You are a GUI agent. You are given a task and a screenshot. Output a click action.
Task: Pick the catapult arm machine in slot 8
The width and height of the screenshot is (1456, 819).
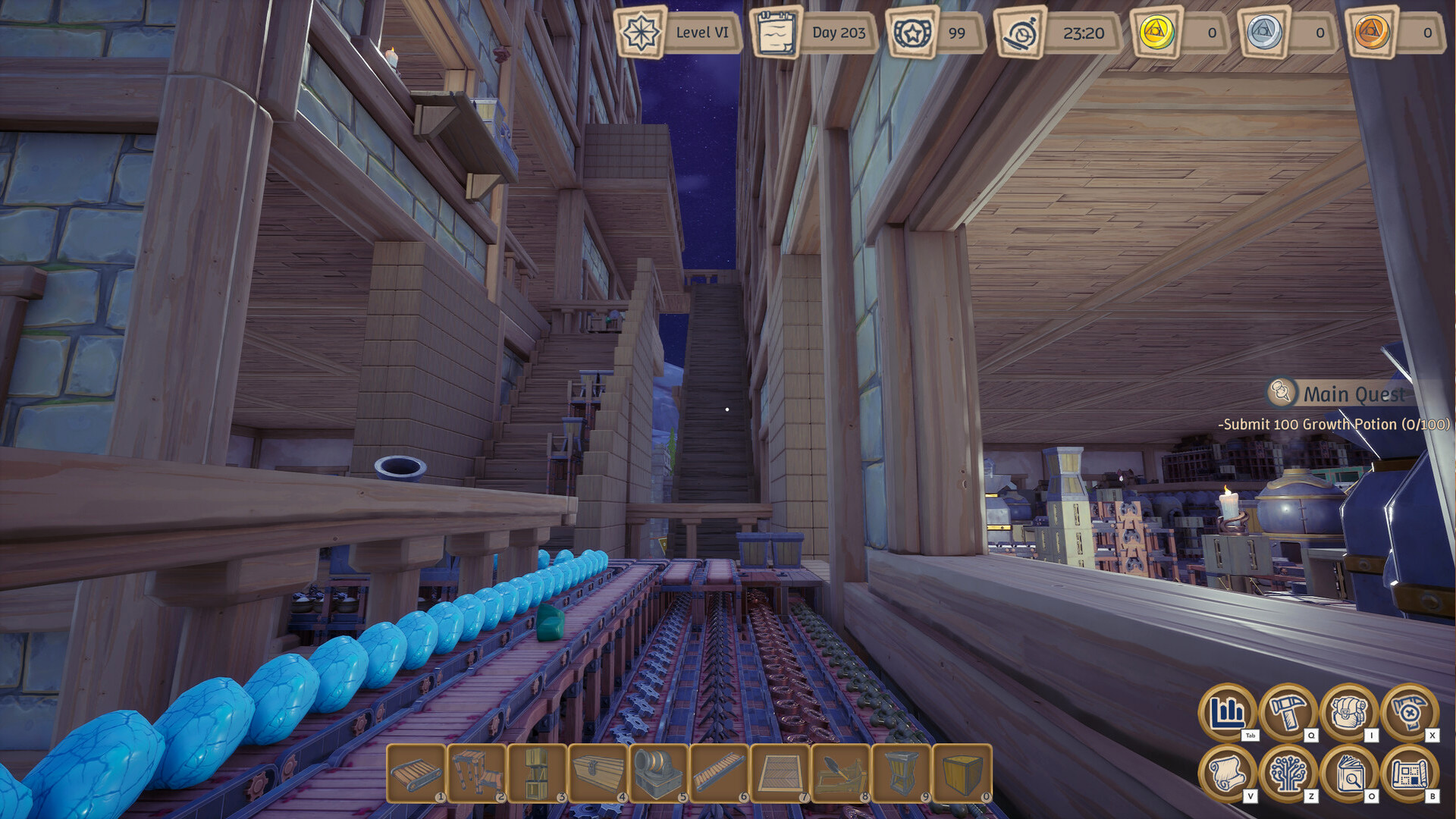[840, 773]
